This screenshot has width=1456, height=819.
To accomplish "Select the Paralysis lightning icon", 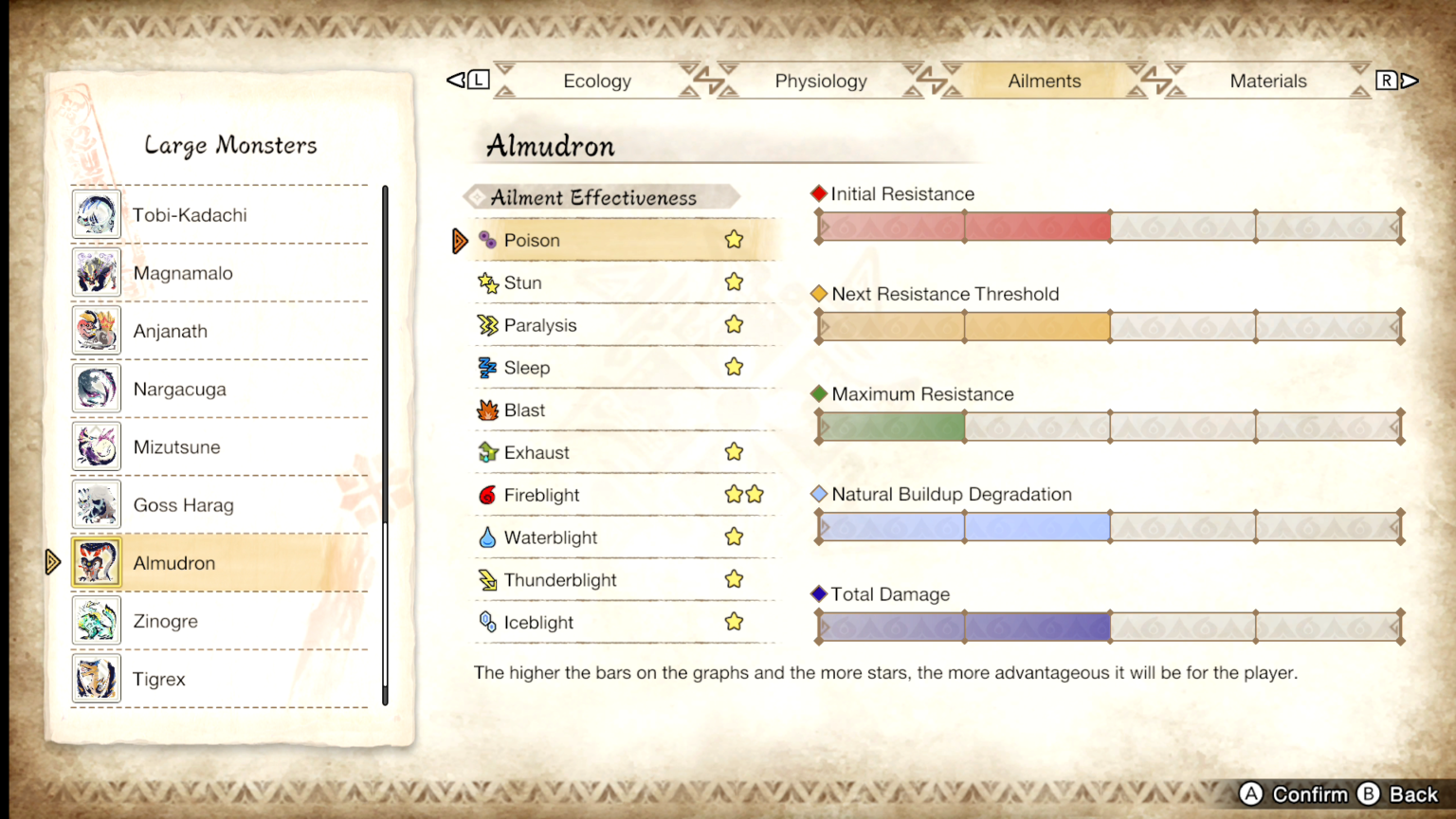I will pyautogui.click(x=487, y=325).
